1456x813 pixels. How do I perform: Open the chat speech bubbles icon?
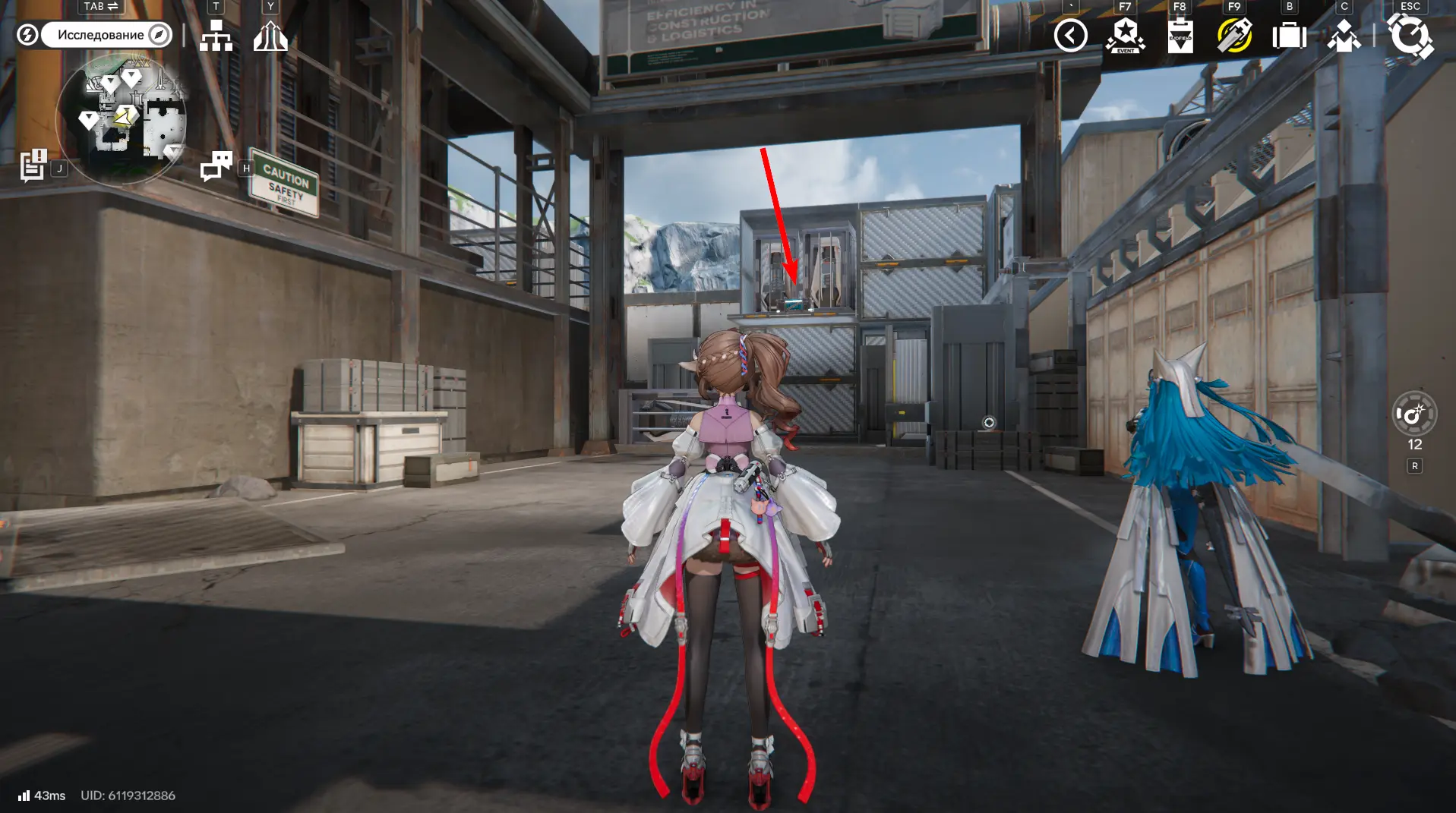(x=216, y=165)
